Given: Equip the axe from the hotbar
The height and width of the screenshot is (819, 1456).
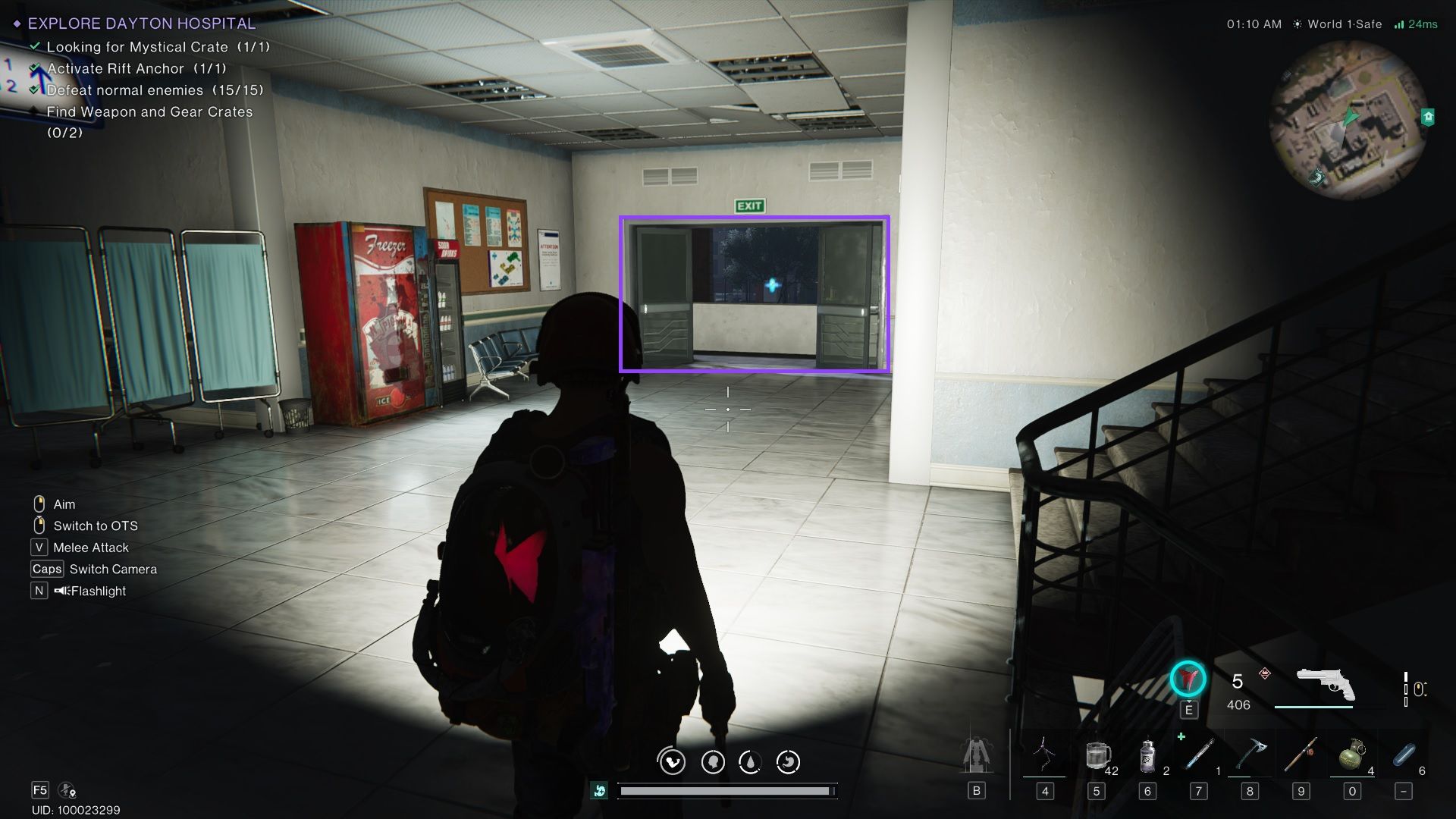Looking at the screenshot, I should tap(1250, 756).
